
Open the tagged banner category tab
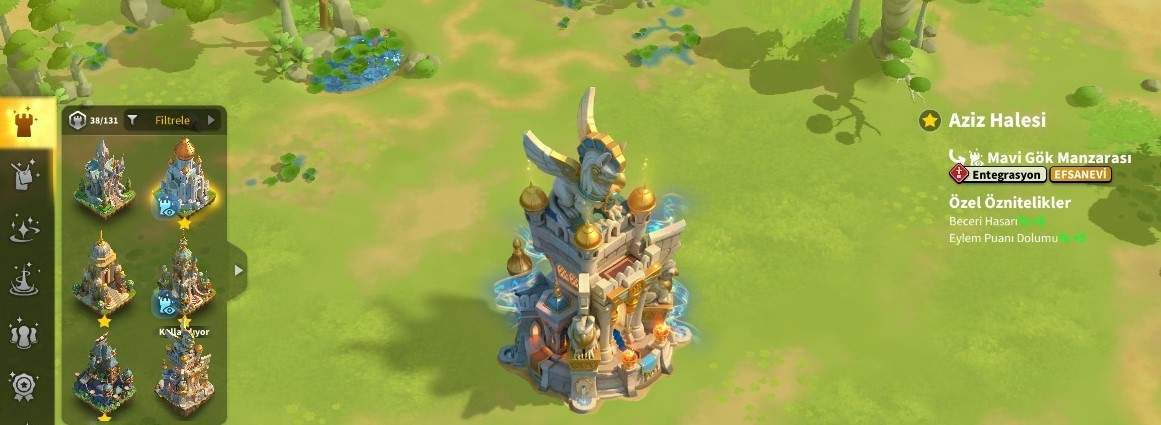25,176
